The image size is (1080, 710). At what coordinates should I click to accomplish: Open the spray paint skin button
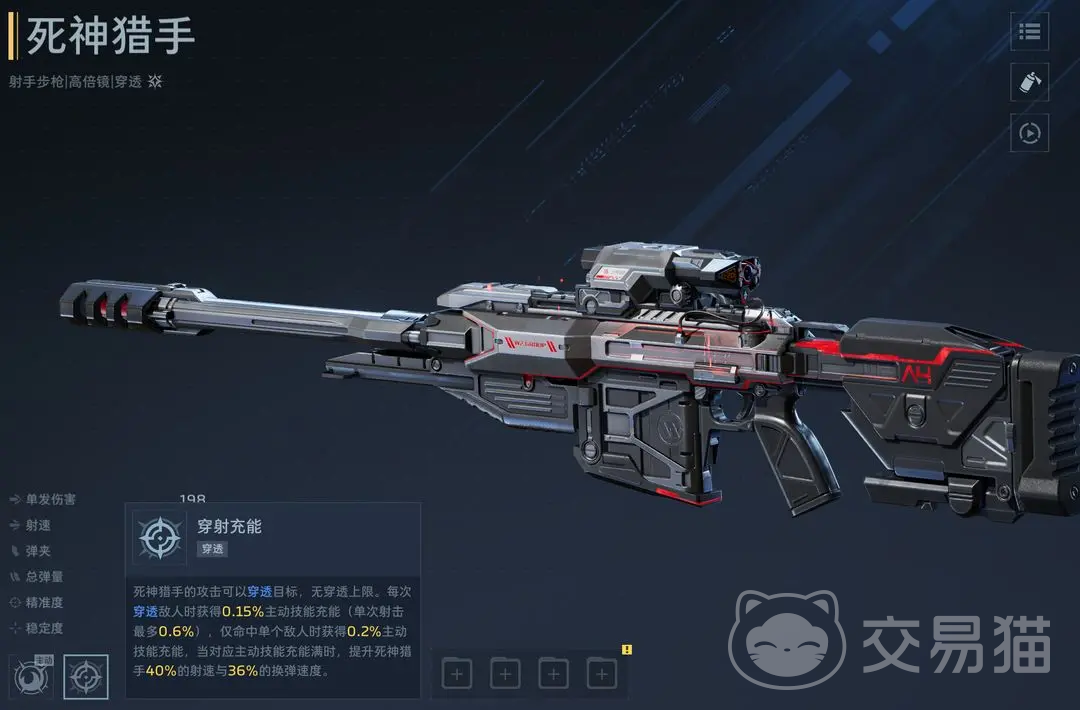(1029, 82)
